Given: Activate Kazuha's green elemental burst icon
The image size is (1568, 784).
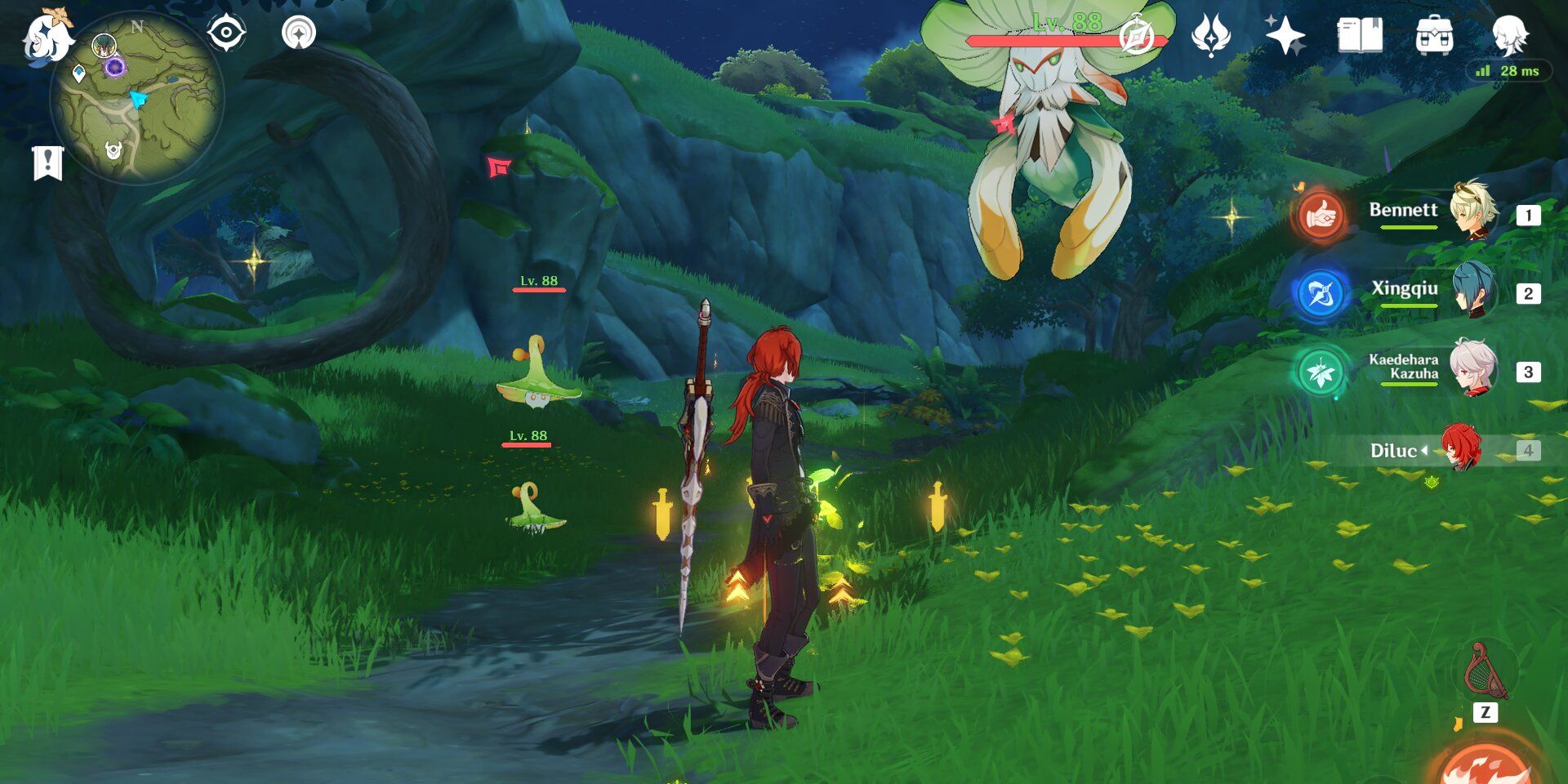Looking at the screenshot, I should pos(1320,372).
